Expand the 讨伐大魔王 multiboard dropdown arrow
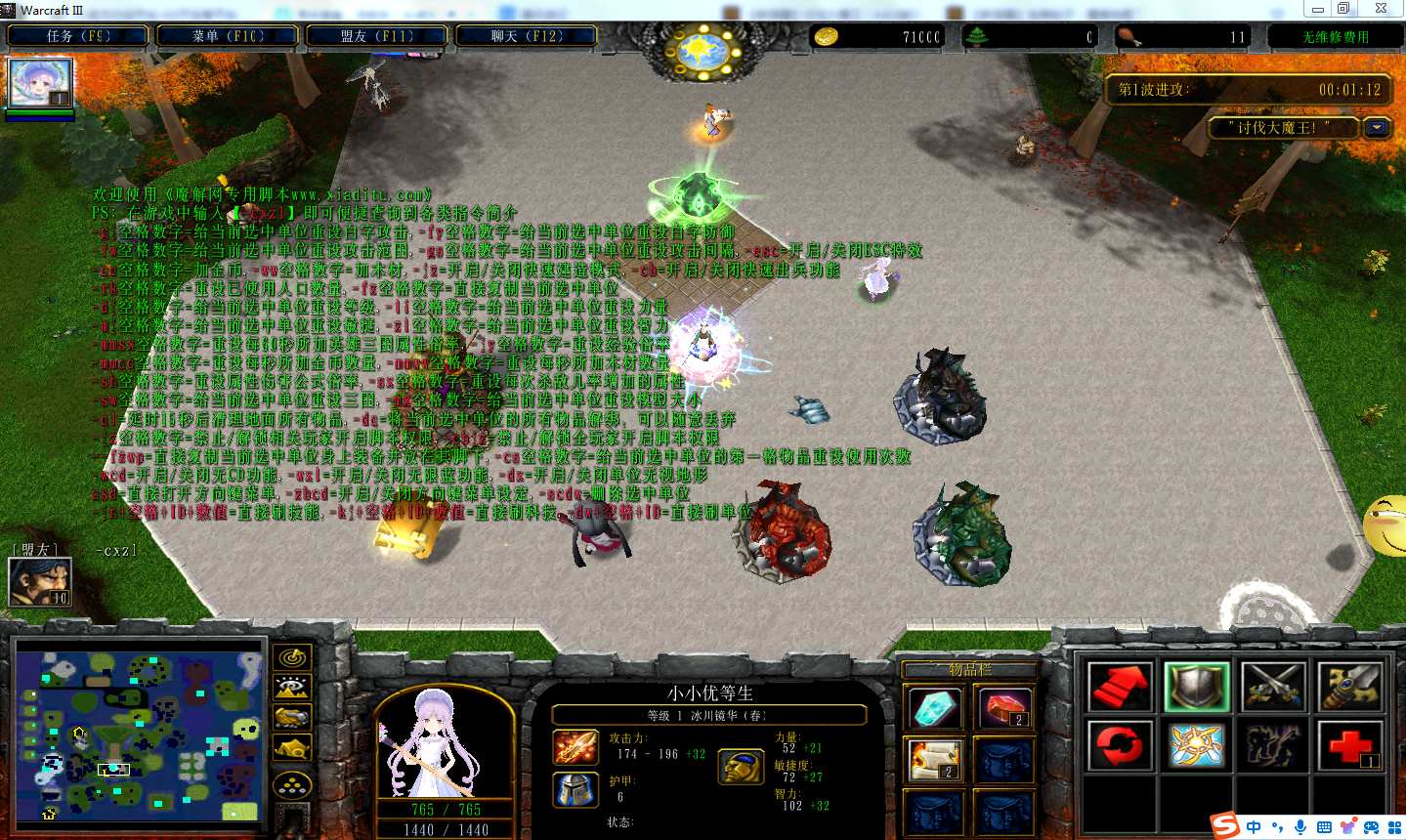 pyautogui.click(x=1378, y=128)
